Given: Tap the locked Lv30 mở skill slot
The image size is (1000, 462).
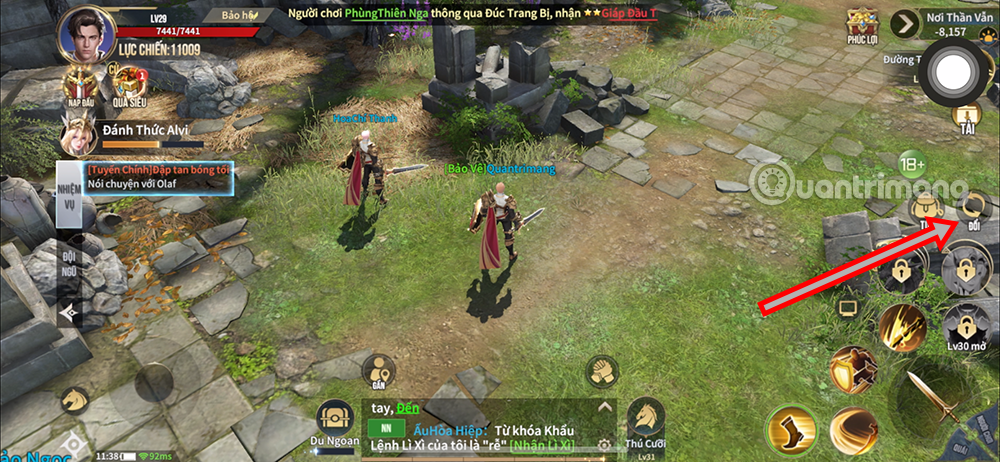Looking at the screenshot, I should click(965, 326).
